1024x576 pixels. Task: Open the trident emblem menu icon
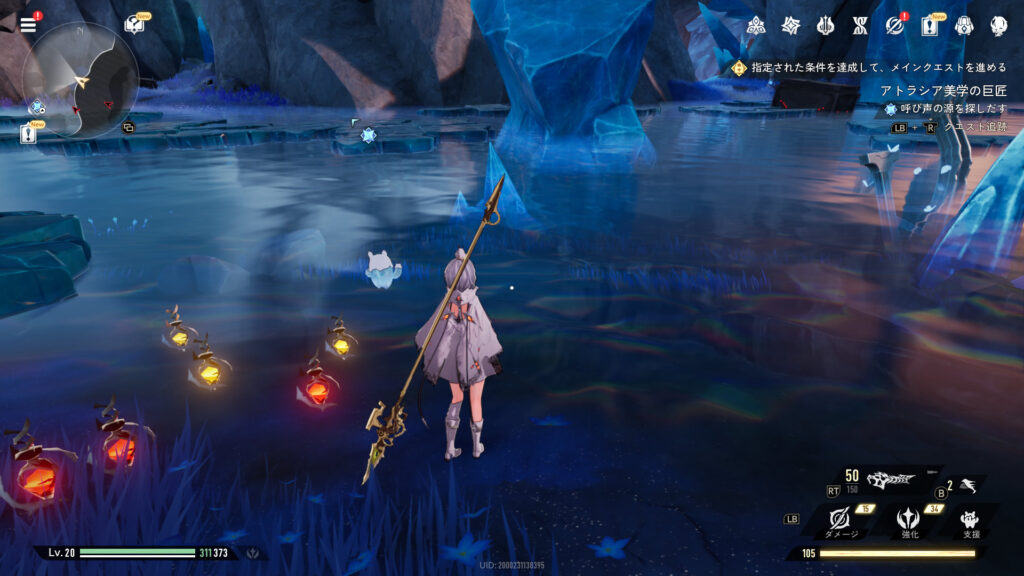point(826,26)
